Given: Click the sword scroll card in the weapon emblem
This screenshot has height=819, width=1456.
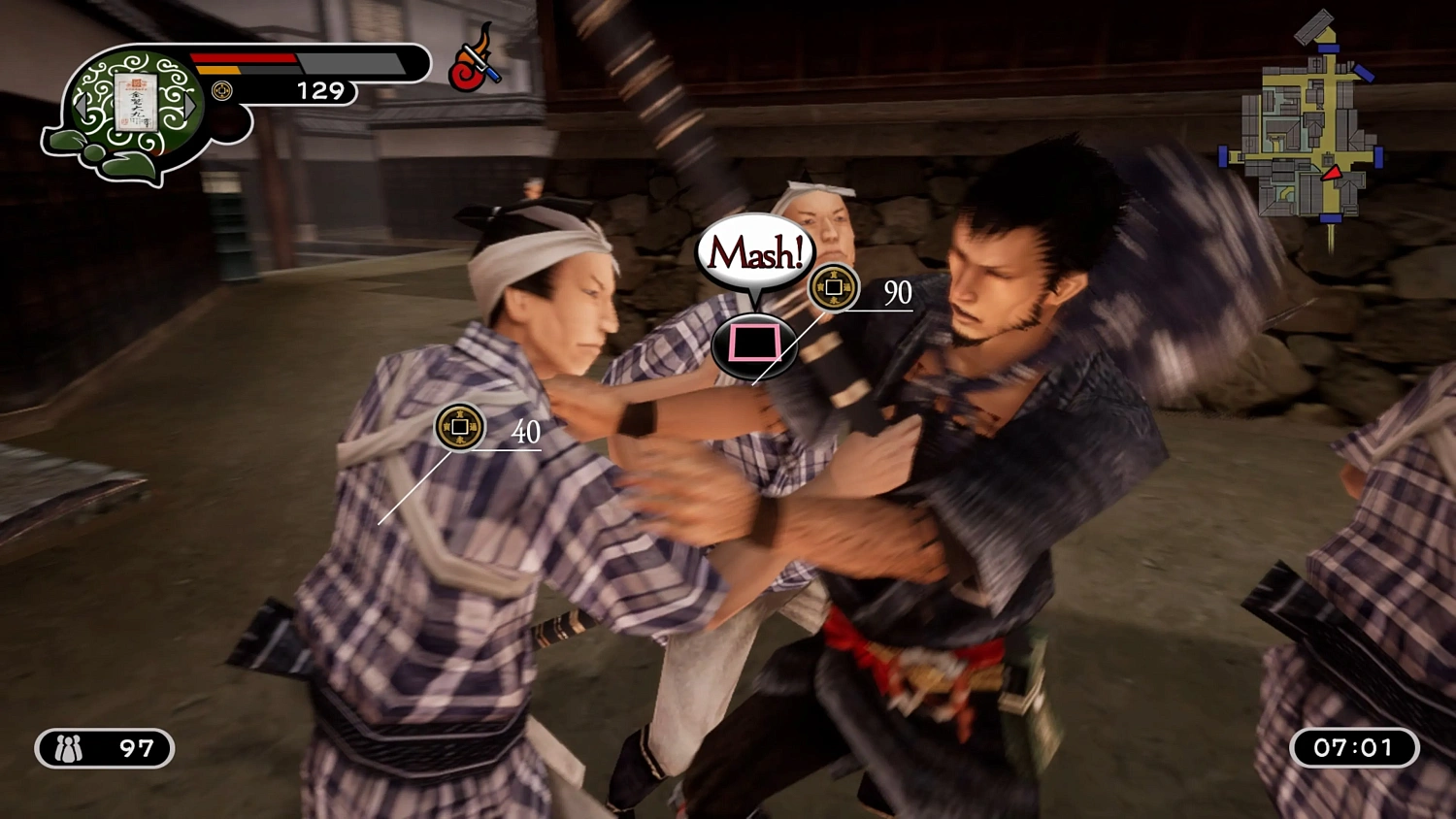Looking at the screenshot, I should click(136, 104).
